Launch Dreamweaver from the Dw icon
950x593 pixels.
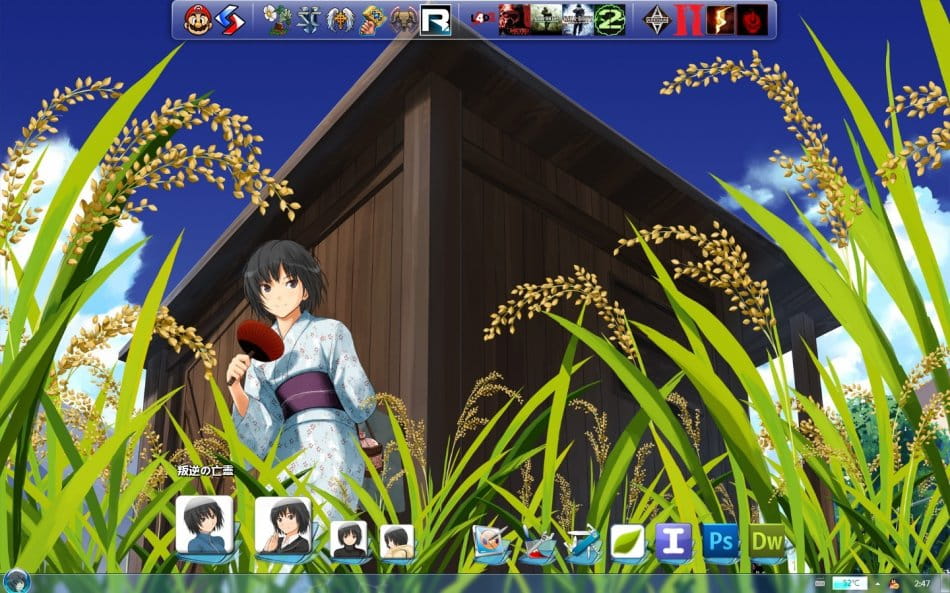click(x=767, y=541)
